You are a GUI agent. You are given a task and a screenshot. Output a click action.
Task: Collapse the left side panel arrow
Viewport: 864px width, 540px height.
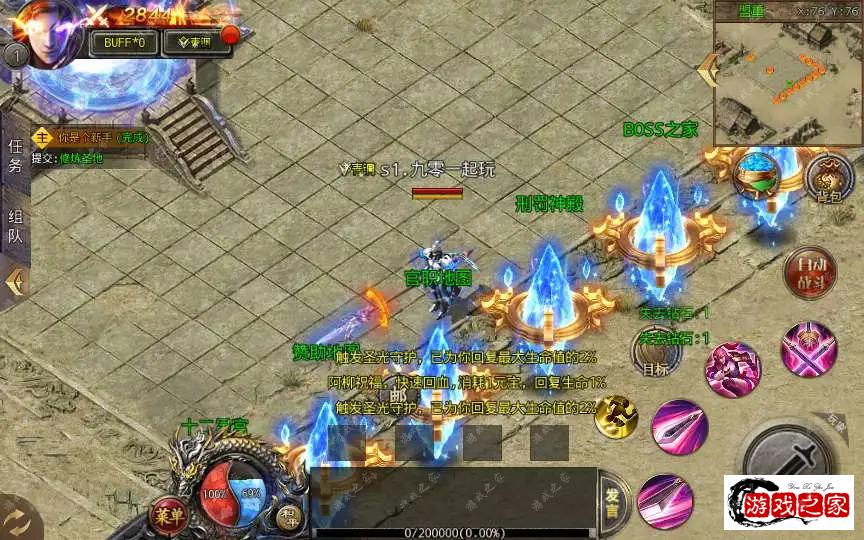15,282
